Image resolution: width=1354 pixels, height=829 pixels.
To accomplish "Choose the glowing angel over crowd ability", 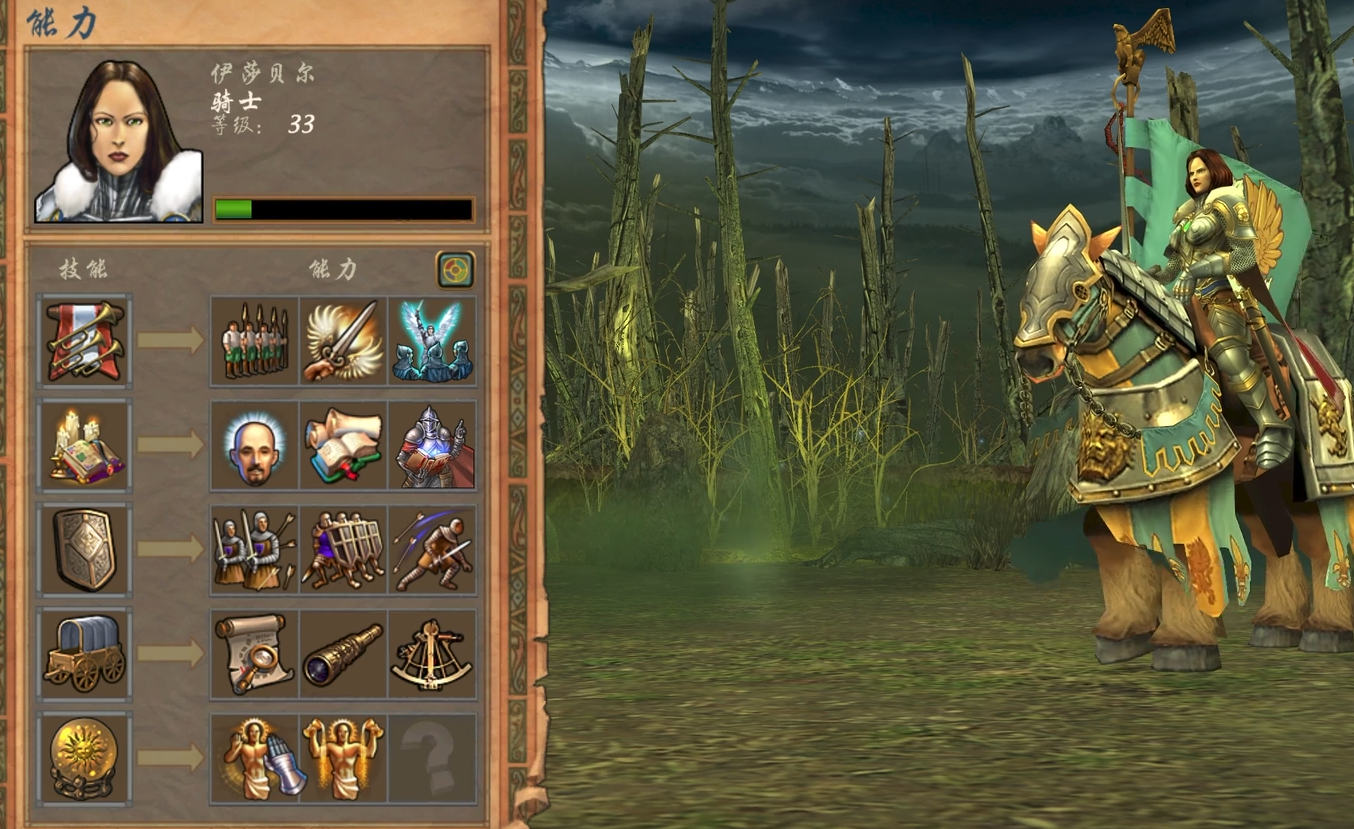I will coord(432,341).
